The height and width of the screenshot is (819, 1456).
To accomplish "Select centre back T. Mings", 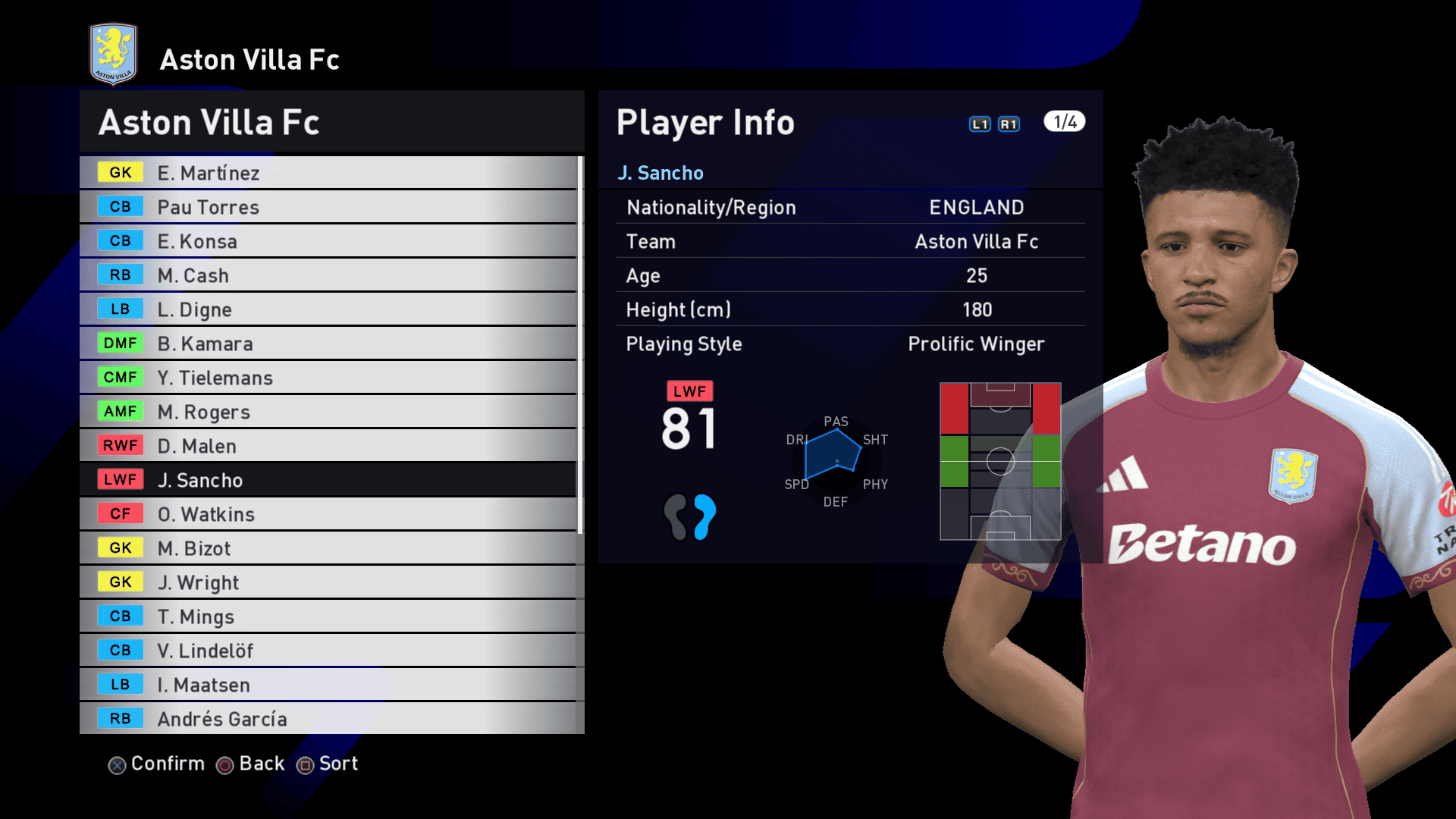I will pos(328,617).
